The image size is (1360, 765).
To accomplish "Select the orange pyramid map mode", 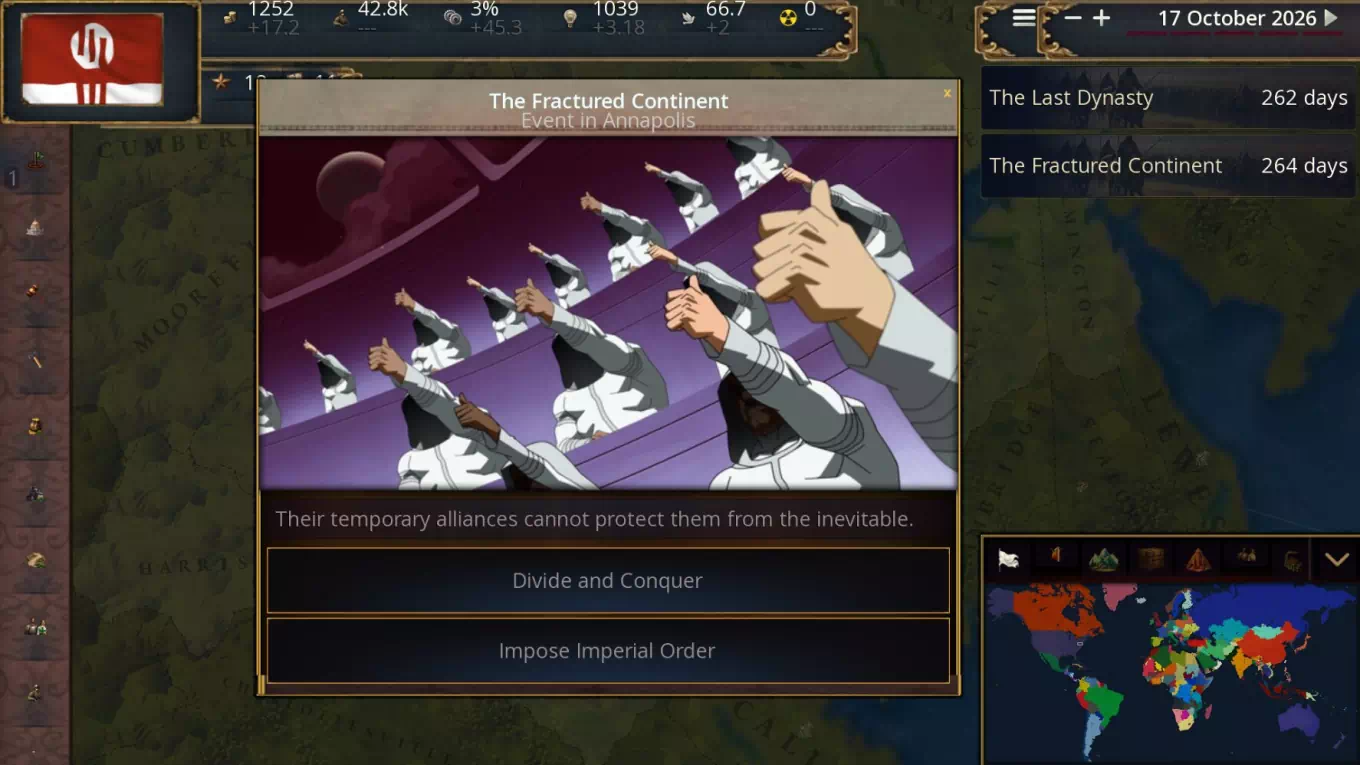I will pos(1198,560).
